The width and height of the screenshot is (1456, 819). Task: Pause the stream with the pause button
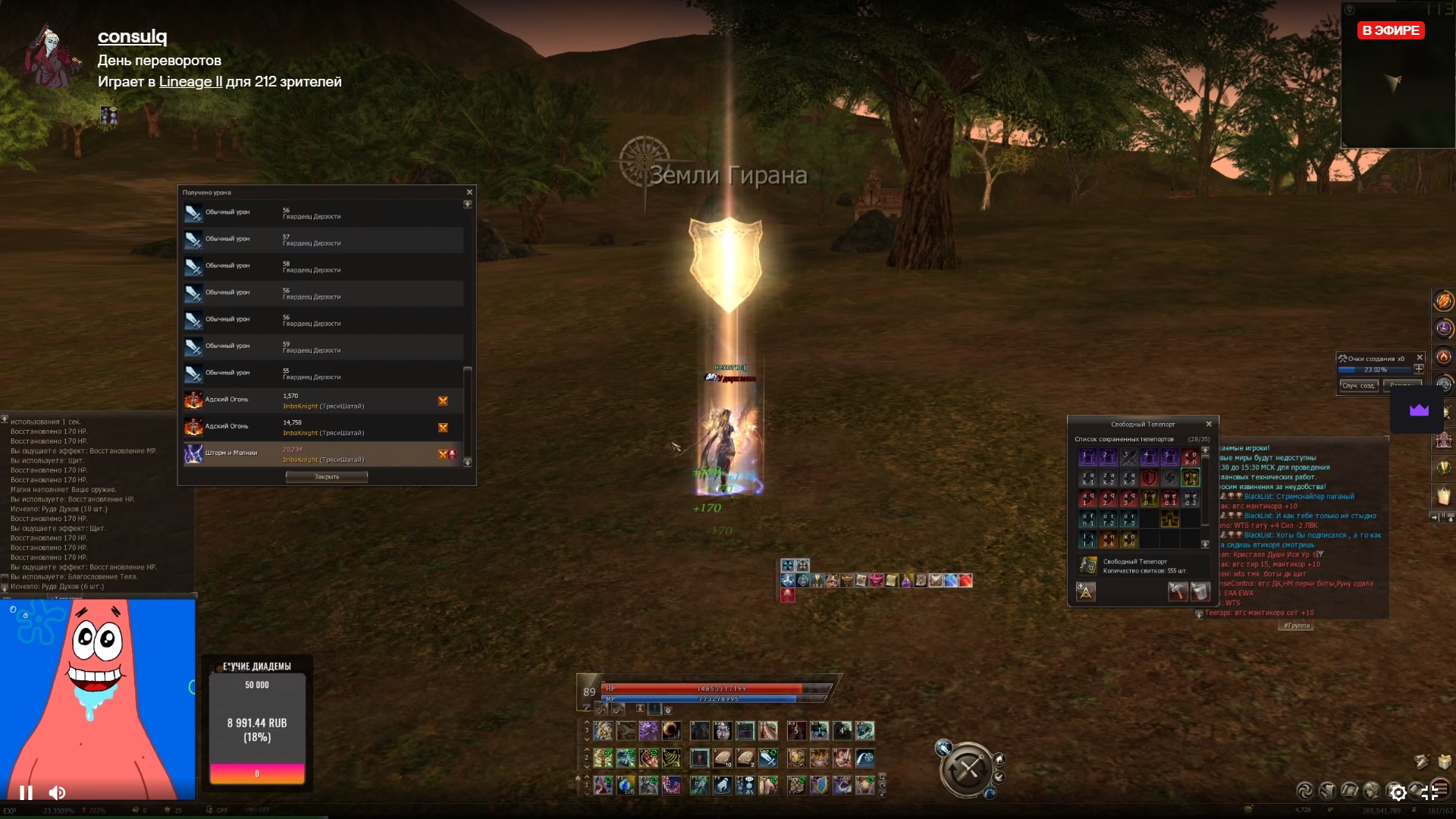(x=26, y=792)
